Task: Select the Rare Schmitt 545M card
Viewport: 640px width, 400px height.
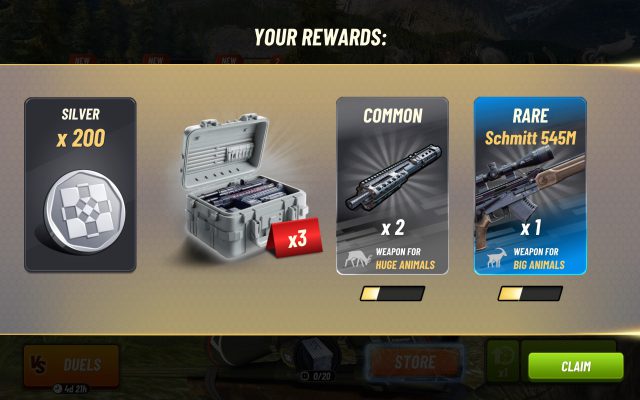Action: coord(530,185)
